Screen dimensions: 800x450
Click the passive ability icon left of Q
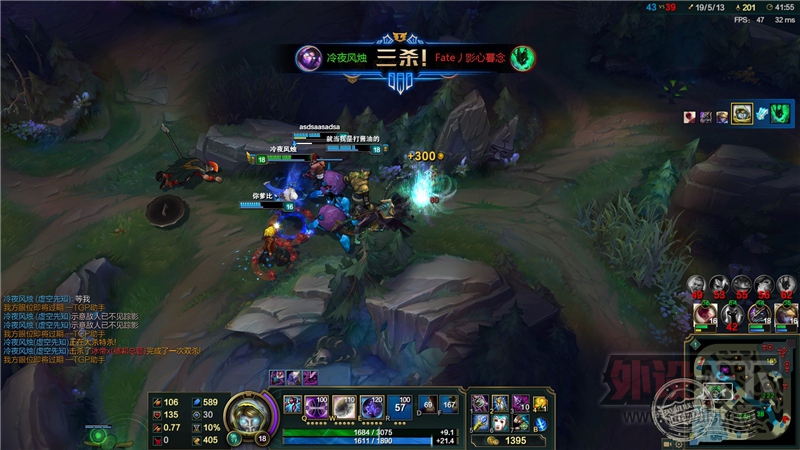click(x=294, y=404)
